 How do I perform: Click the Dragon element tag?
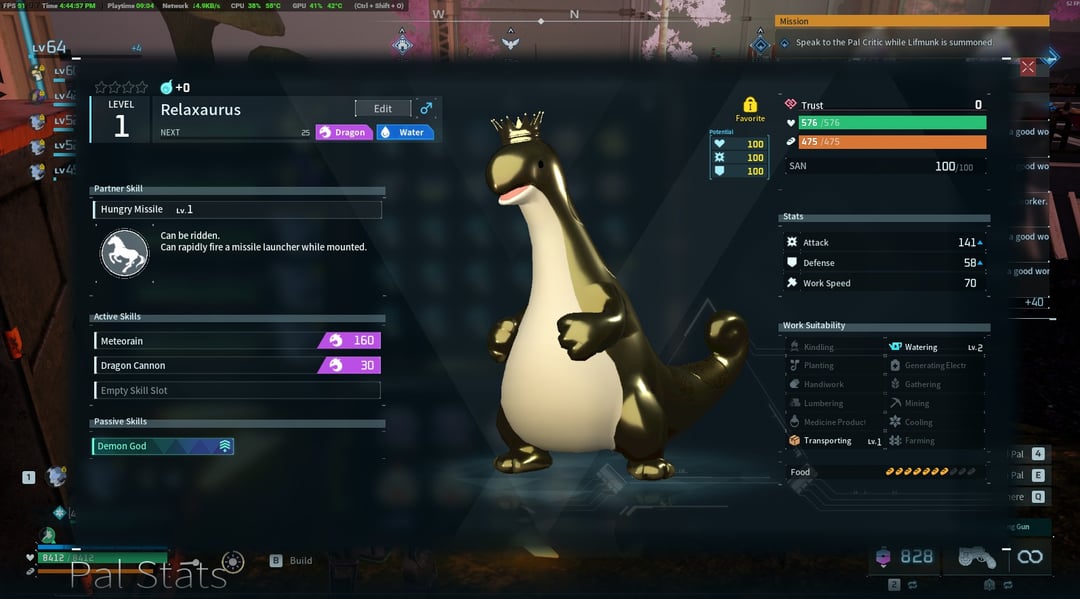pyautogui.click(x=344, y=132)
